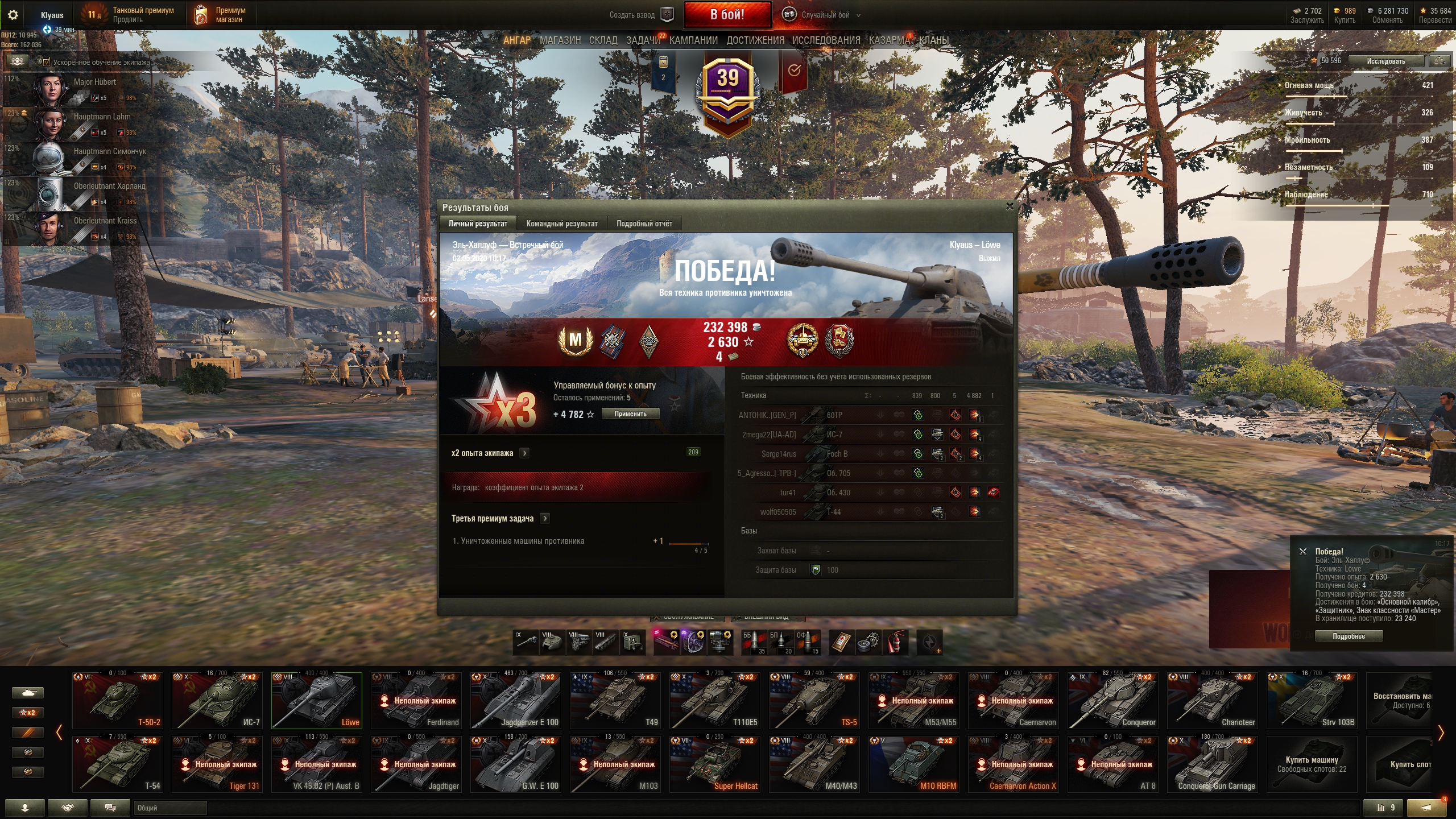Apply the x3 experience bonus with Применить
This screenshot has width=1456, height=819.
pos(630,414)
